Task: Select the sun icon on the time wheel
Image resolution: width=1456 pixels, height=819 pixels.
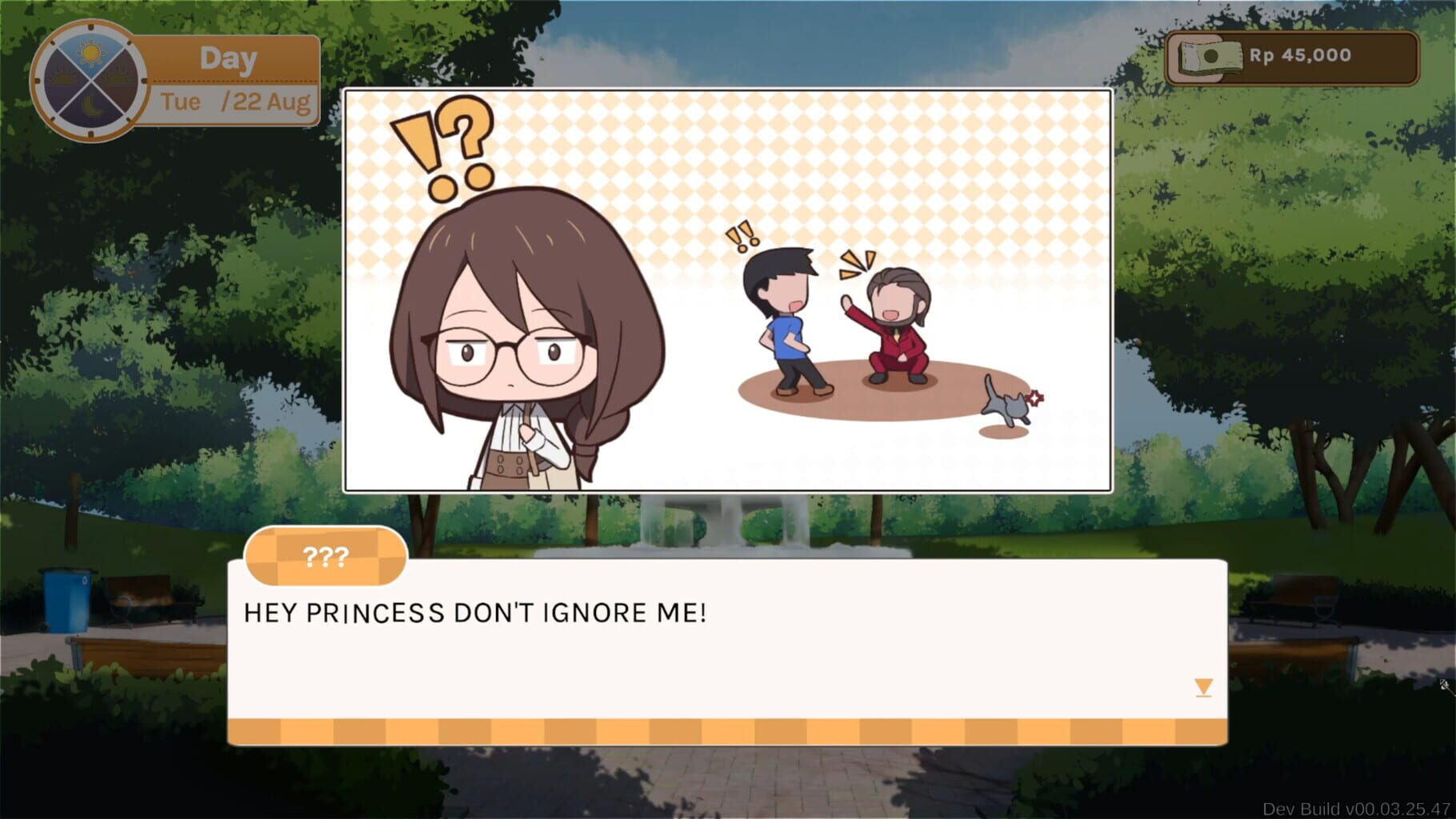Action: pos(93,53)
